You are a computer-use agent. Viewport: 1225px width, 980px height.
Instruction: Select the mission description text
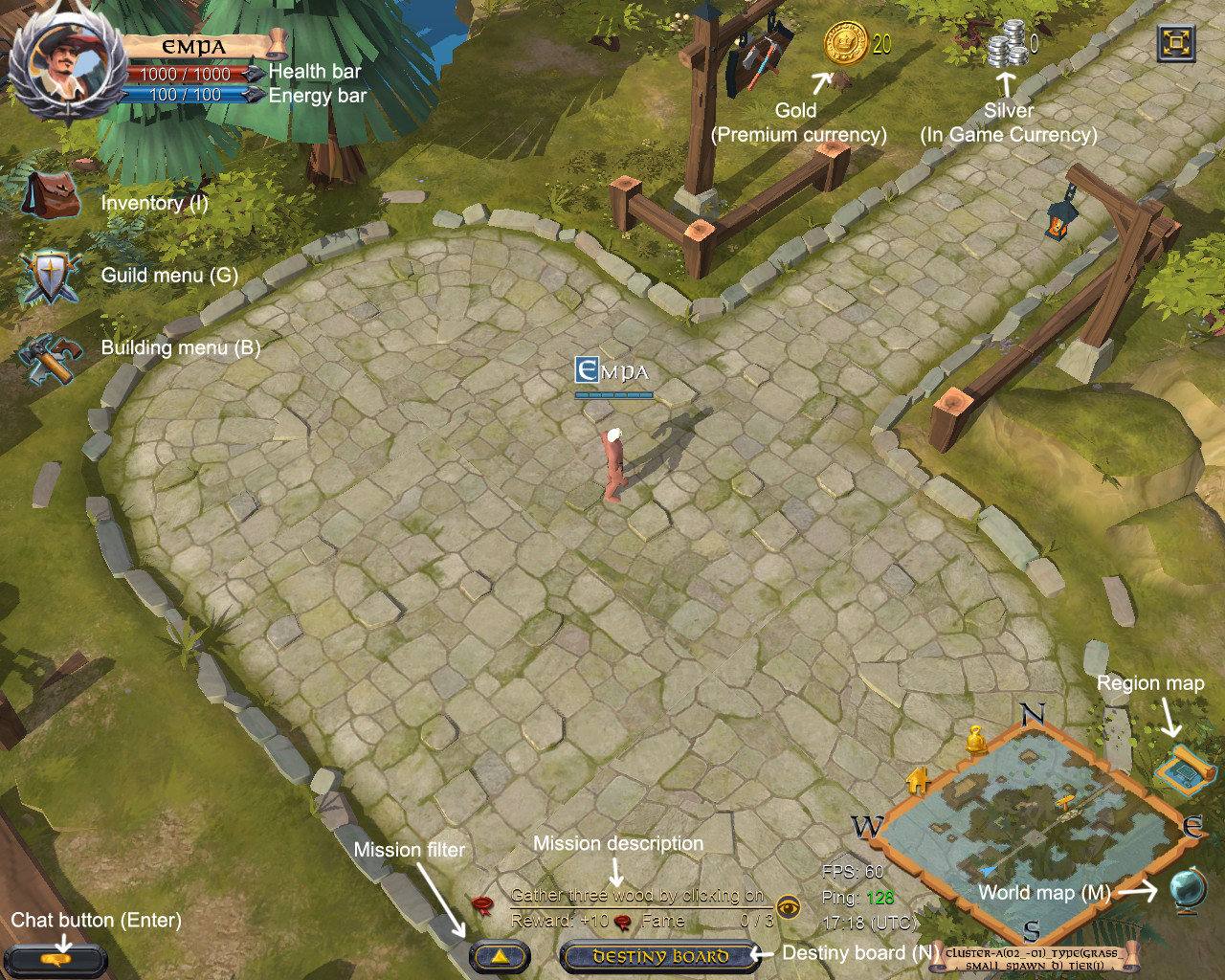(x=638, y=896)
